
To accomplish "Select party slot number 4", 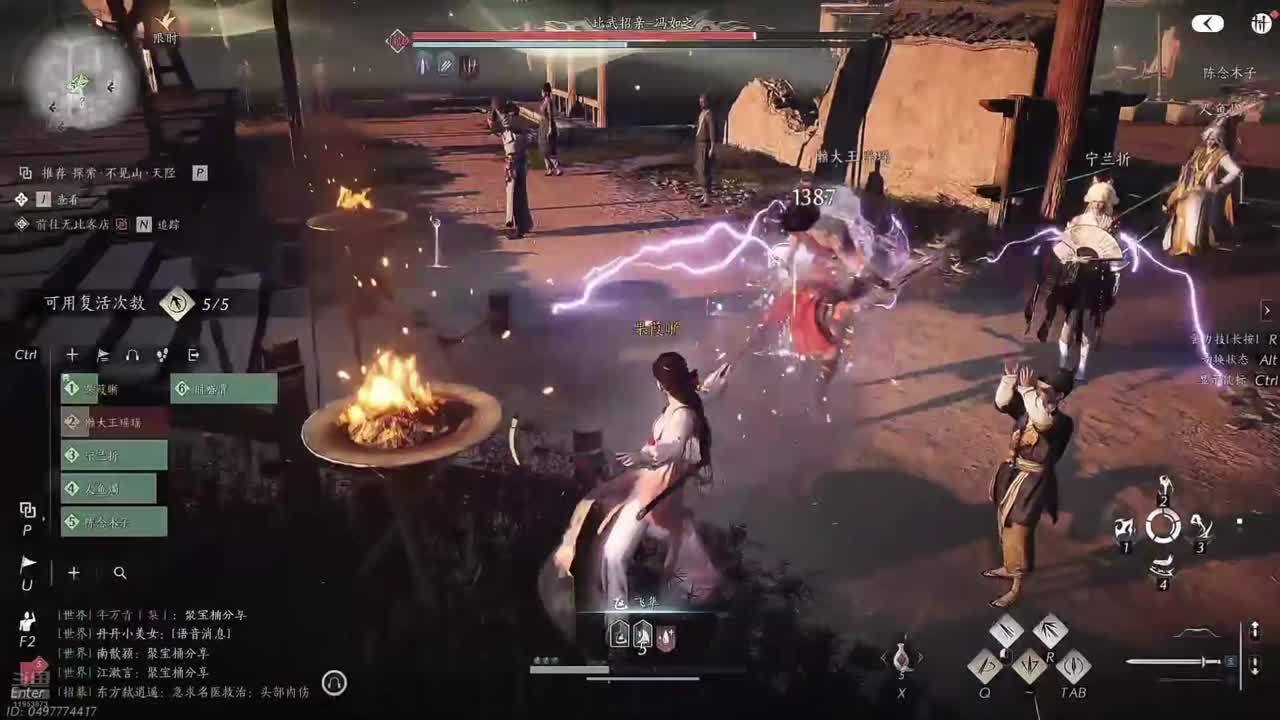I will 109,488.
